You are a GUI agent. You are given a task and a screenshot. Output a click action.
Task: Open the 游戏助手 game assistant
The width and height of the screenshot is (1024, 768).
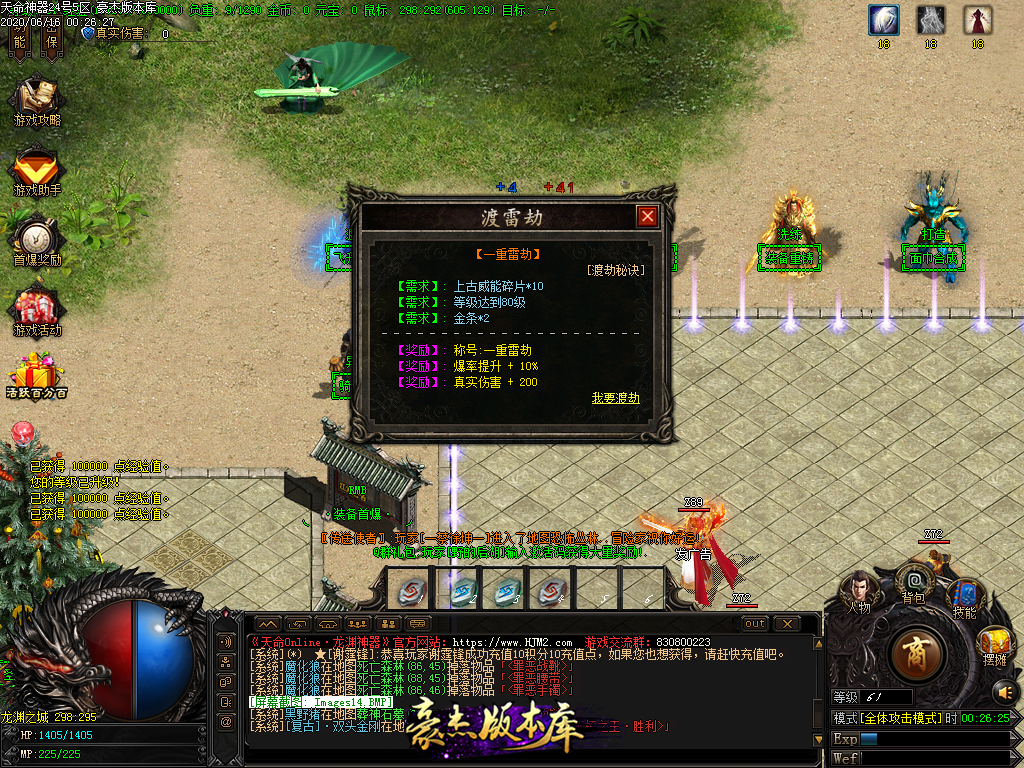click(36, 171)
